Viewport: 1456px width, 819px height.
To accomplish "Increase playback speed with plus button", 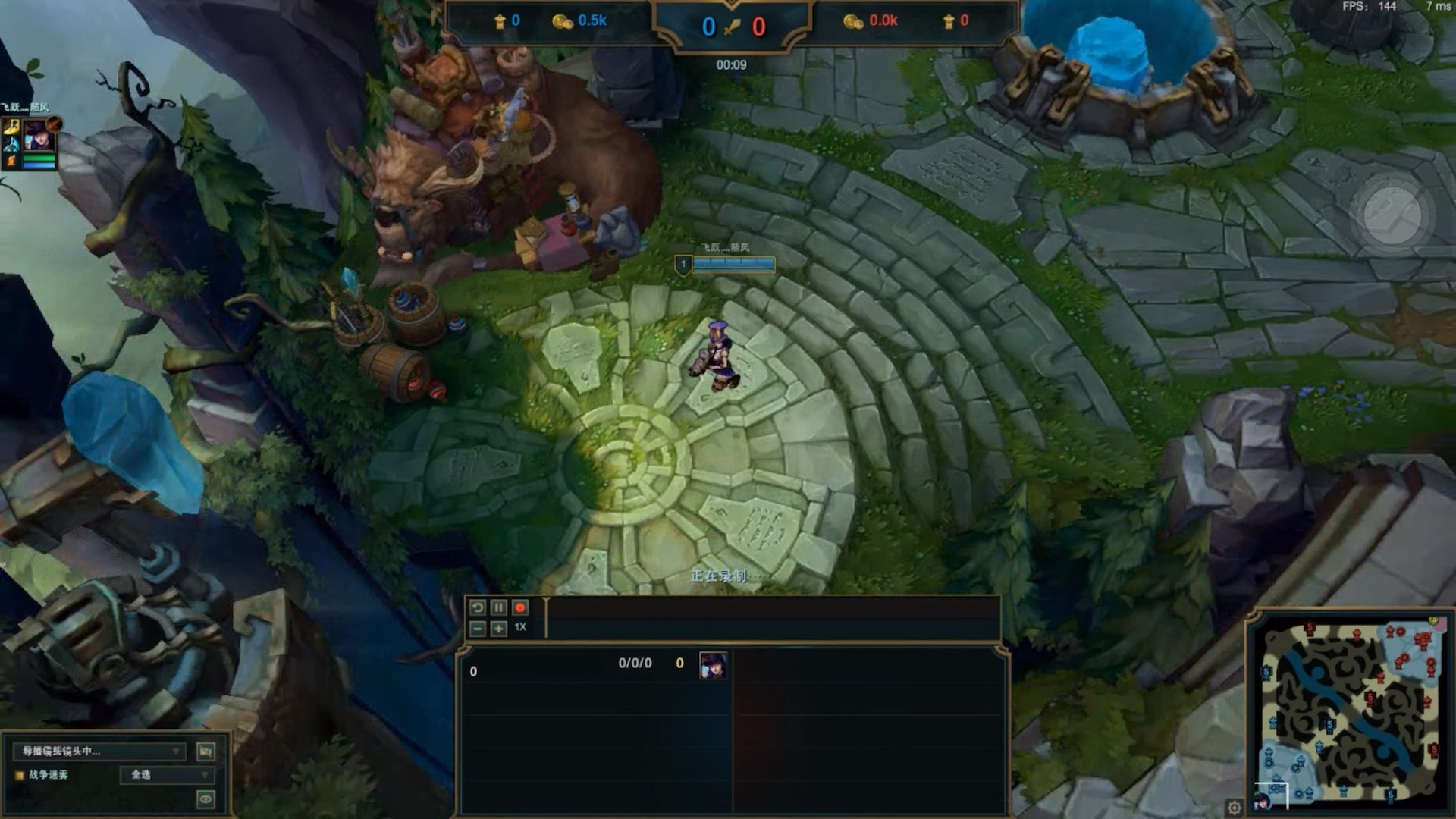I will [x=498, y=629].
